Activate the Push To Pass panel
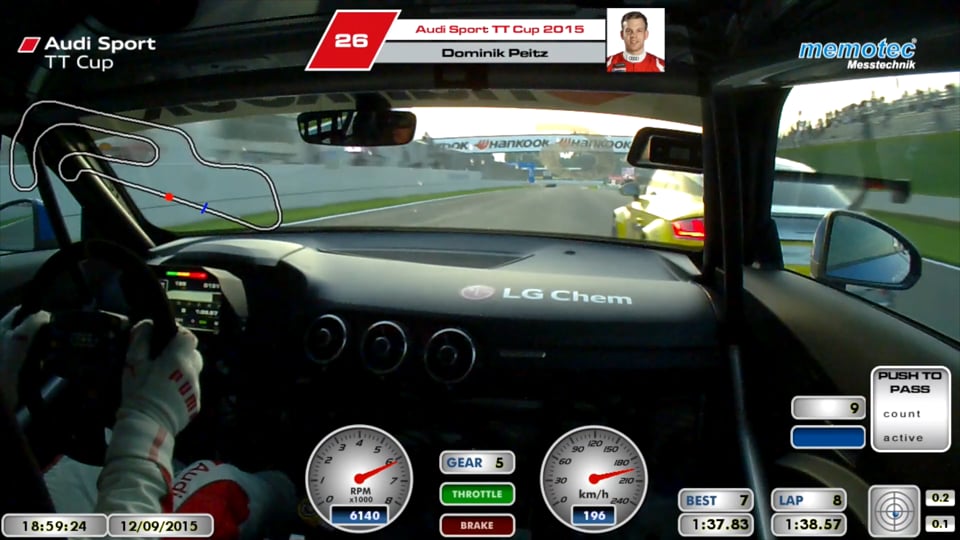 [x=910, y=408]
